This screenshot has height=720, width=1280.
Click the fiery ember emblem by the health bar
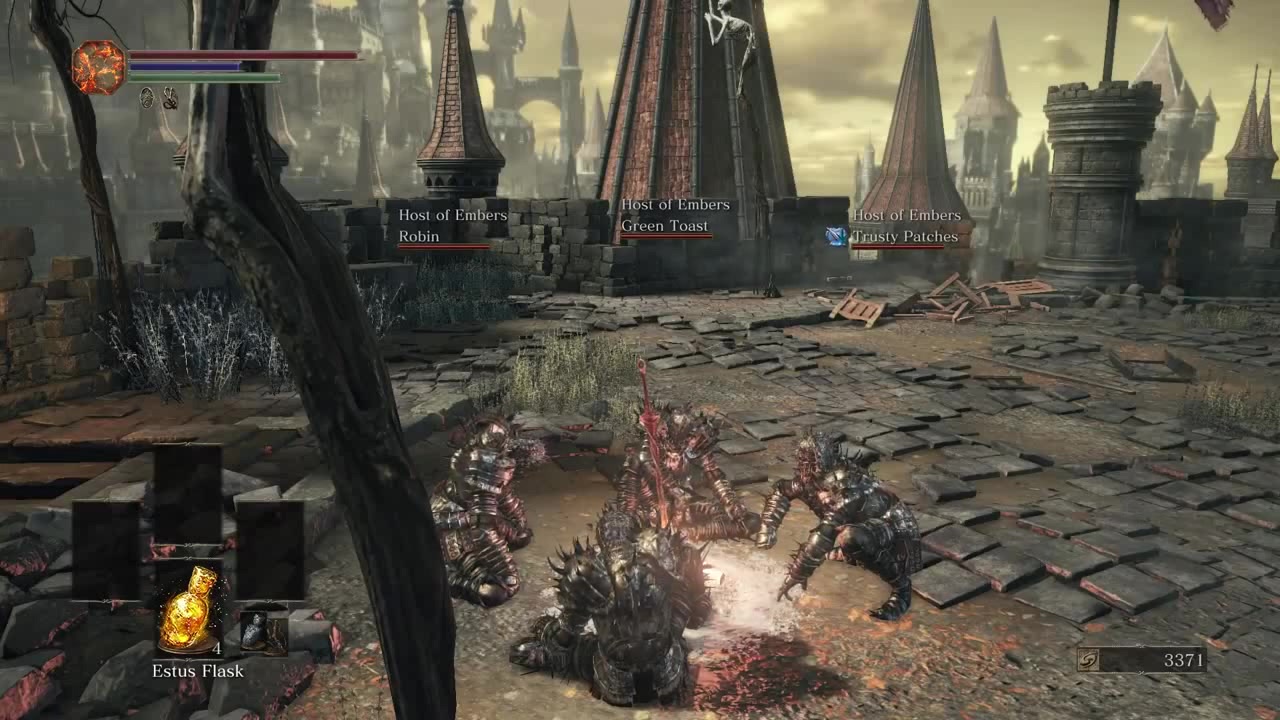[x=99, y=67]
